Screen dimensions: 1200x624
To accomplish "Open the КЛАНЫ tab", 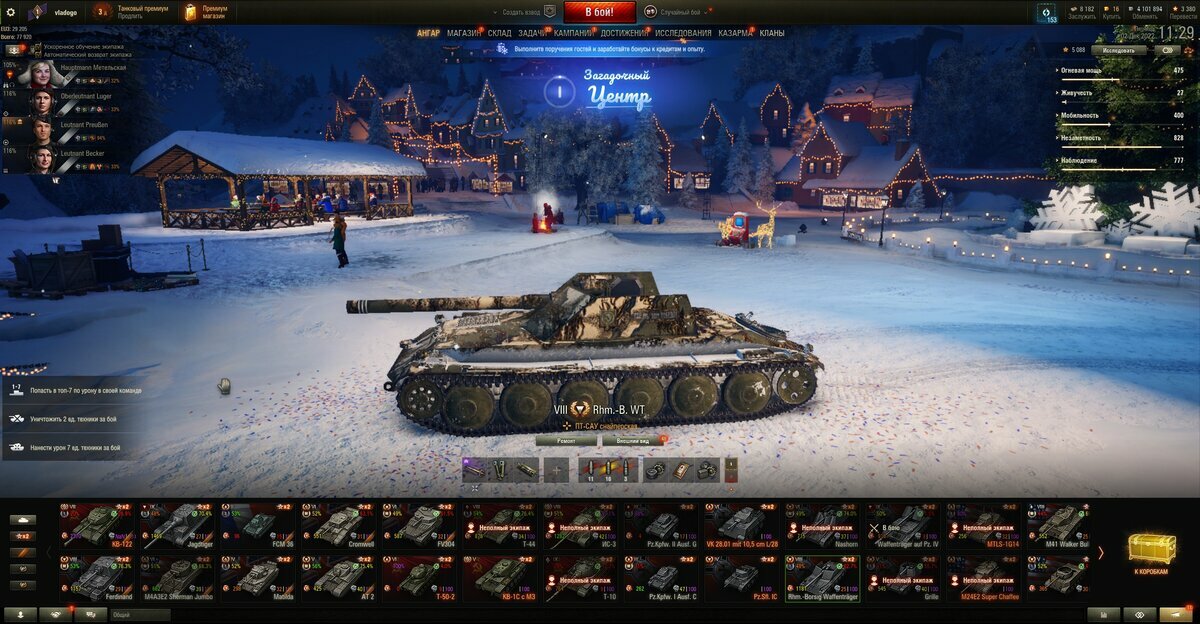I will (772, 33).
